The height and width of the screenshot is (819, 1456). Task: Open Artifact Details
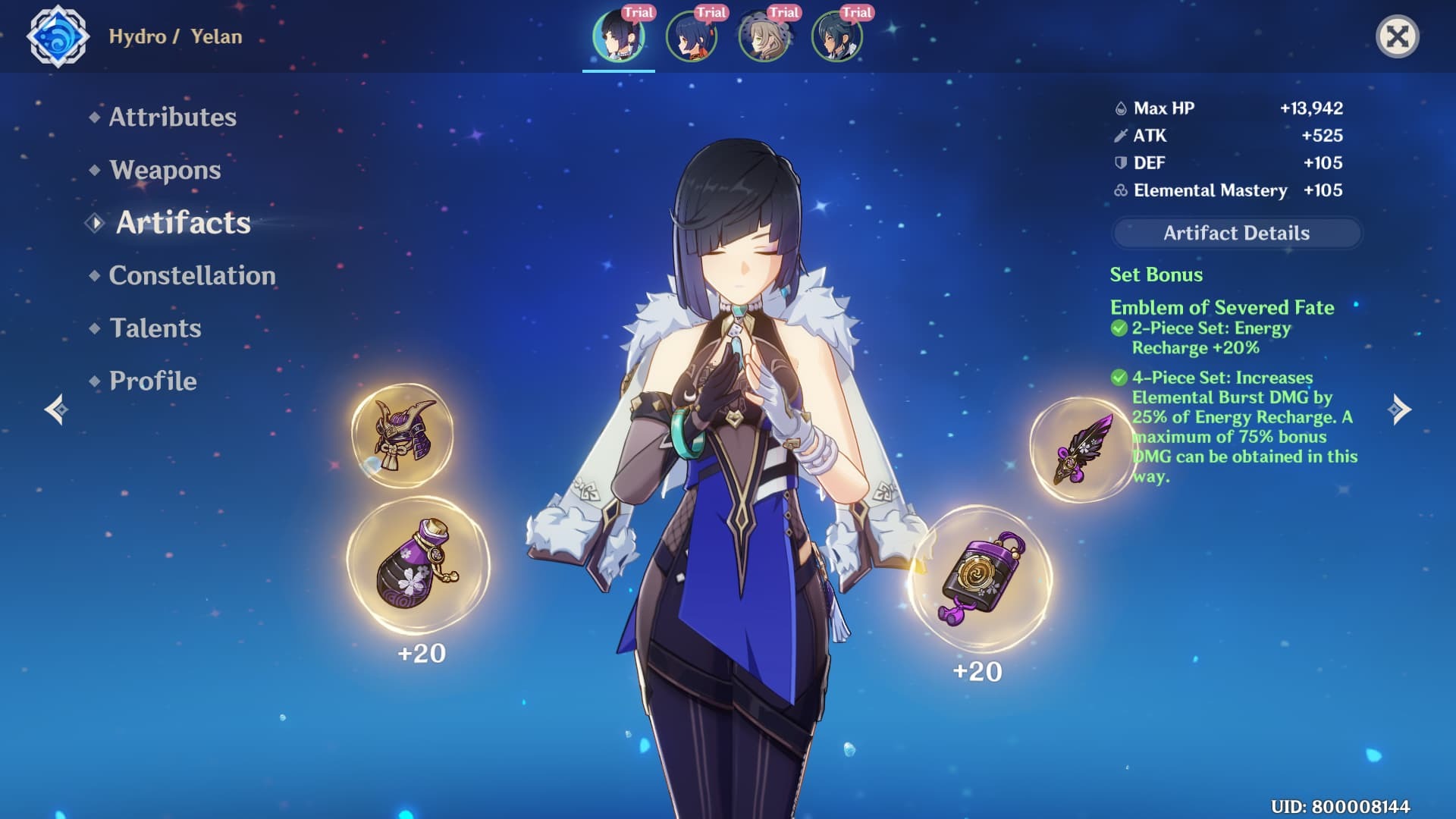(x=1236, y=233)
